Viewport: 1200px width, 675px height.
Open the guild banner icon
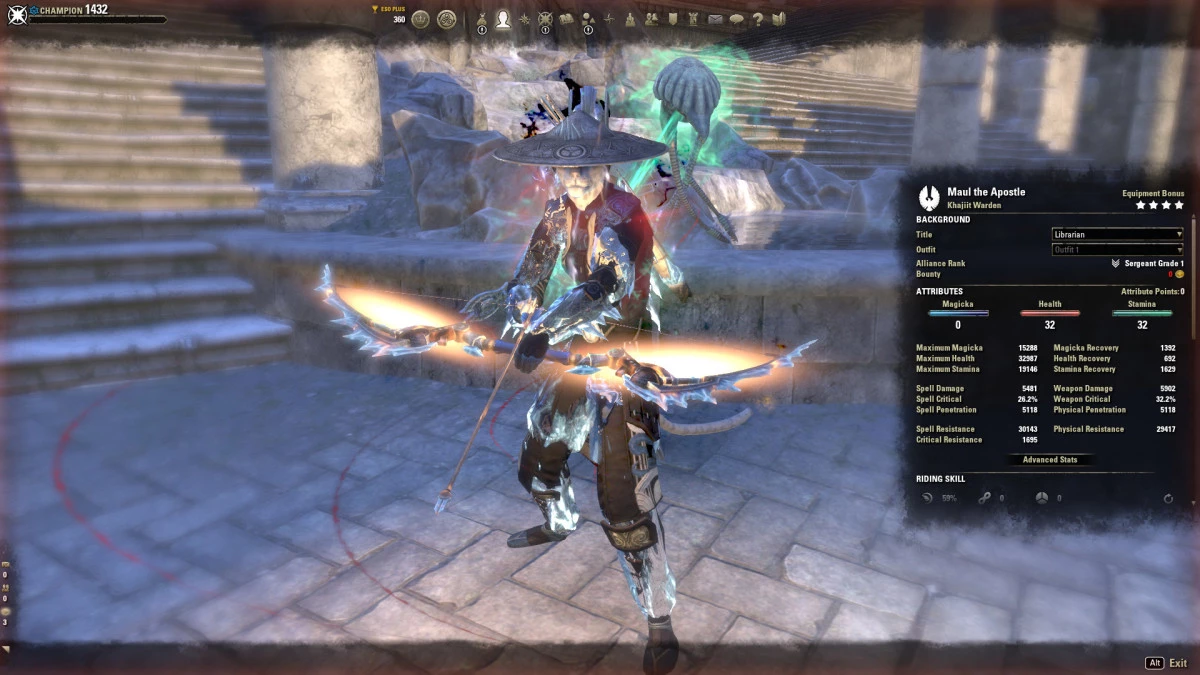[673, 19]
